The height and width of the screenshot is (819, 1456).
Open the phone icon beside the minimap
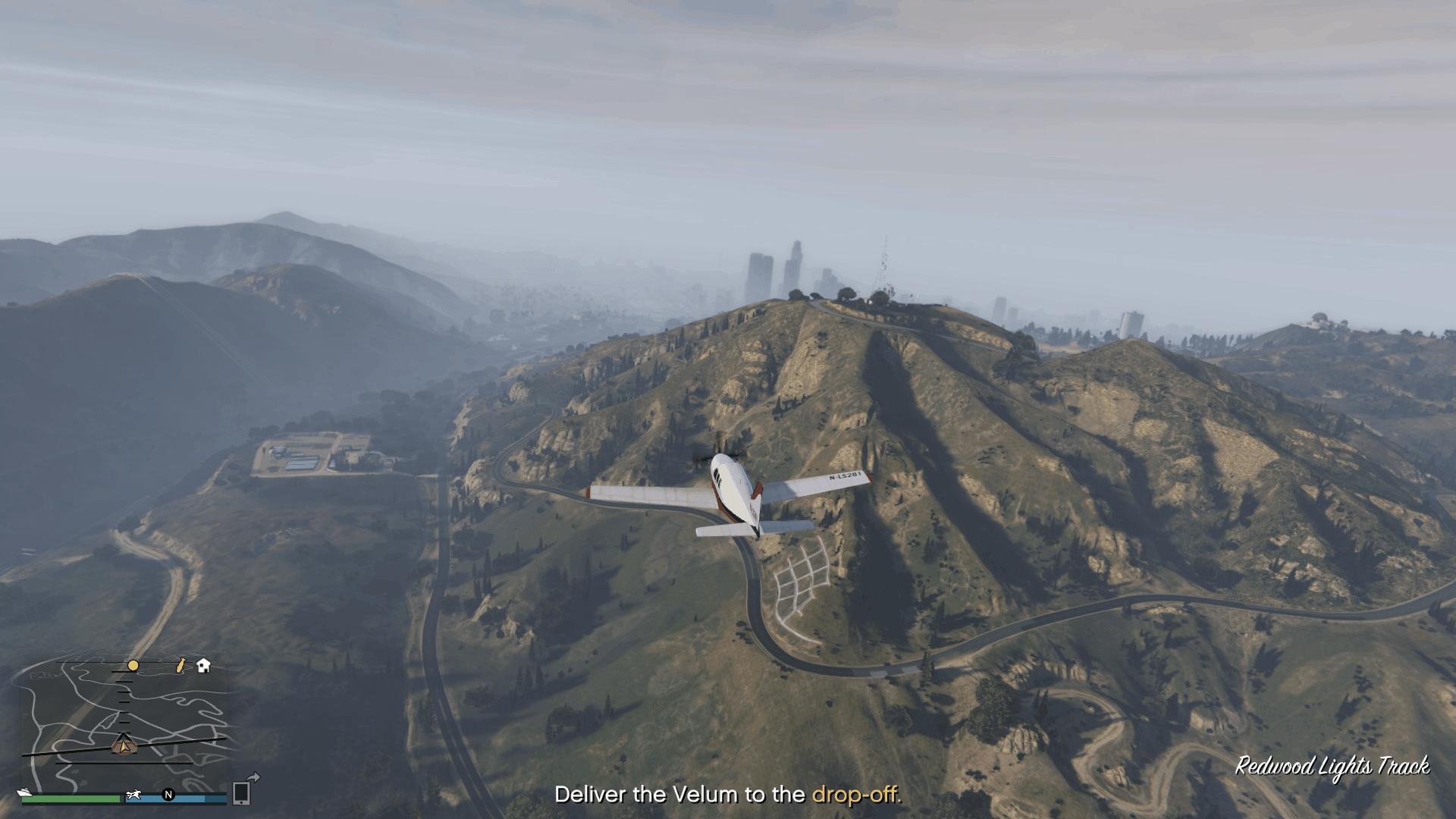tap(241, 792)
